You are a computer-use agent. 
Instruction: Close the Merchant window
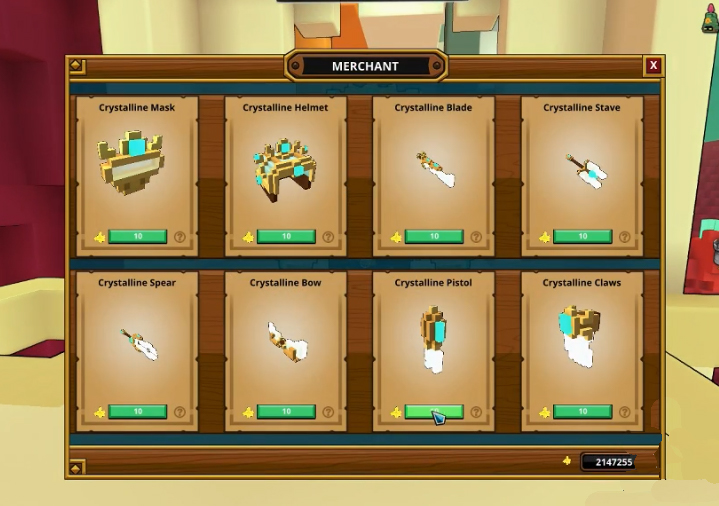click(x=653, y=66)
